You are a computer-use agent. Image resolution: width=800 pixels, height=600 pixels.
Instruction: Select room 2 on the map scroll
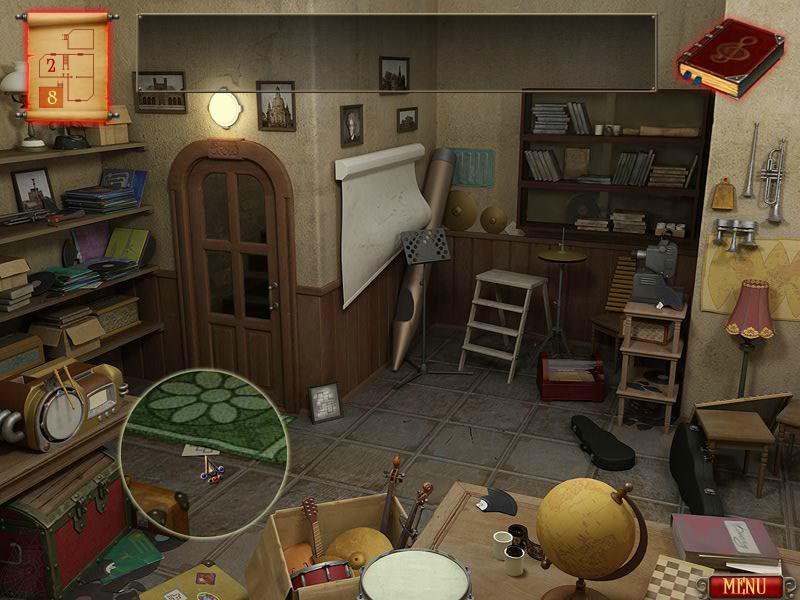[52, 67]
